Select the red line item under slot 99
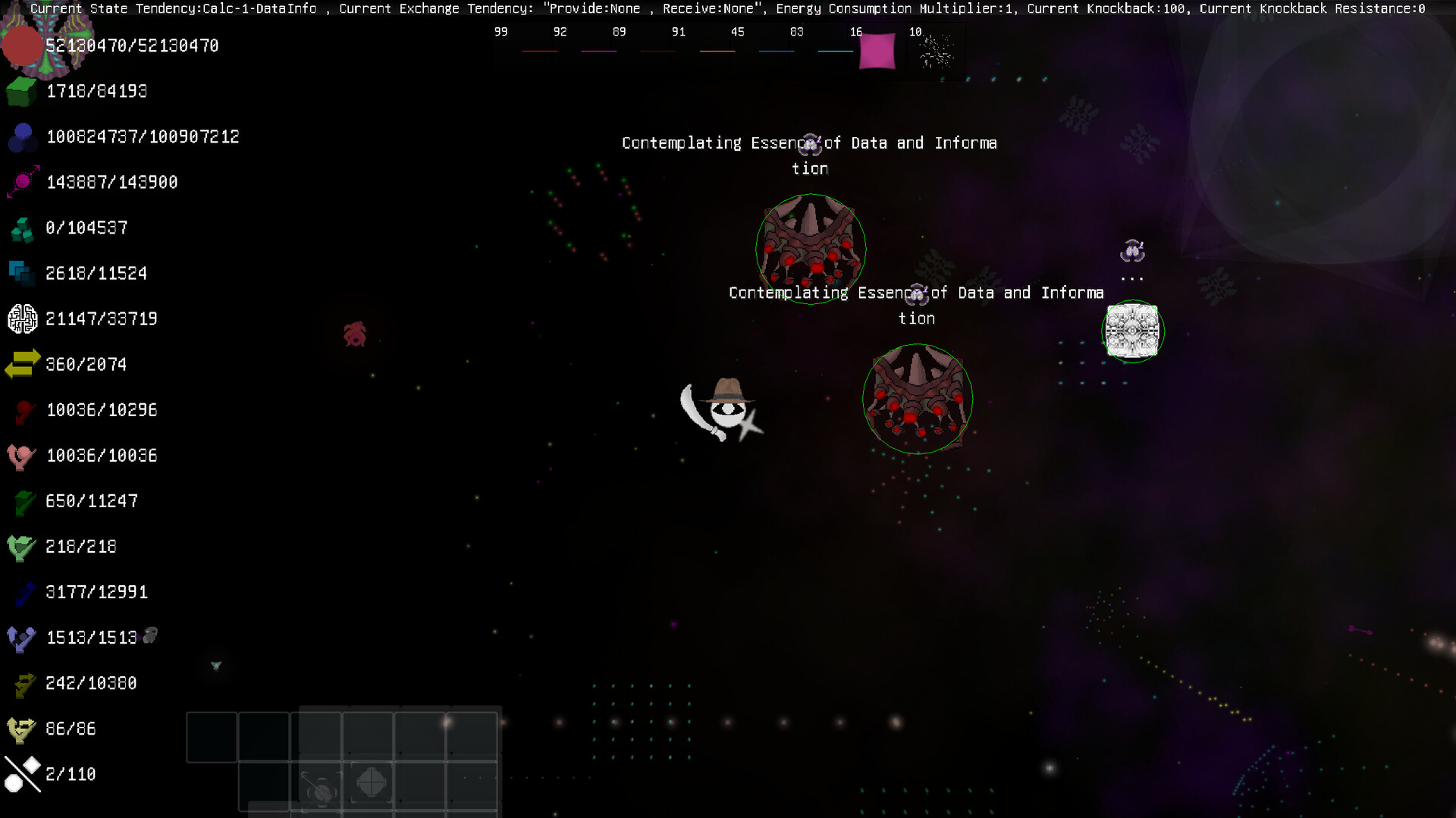The width and height of the screenshot is (1456, 818). pos(538,52)
